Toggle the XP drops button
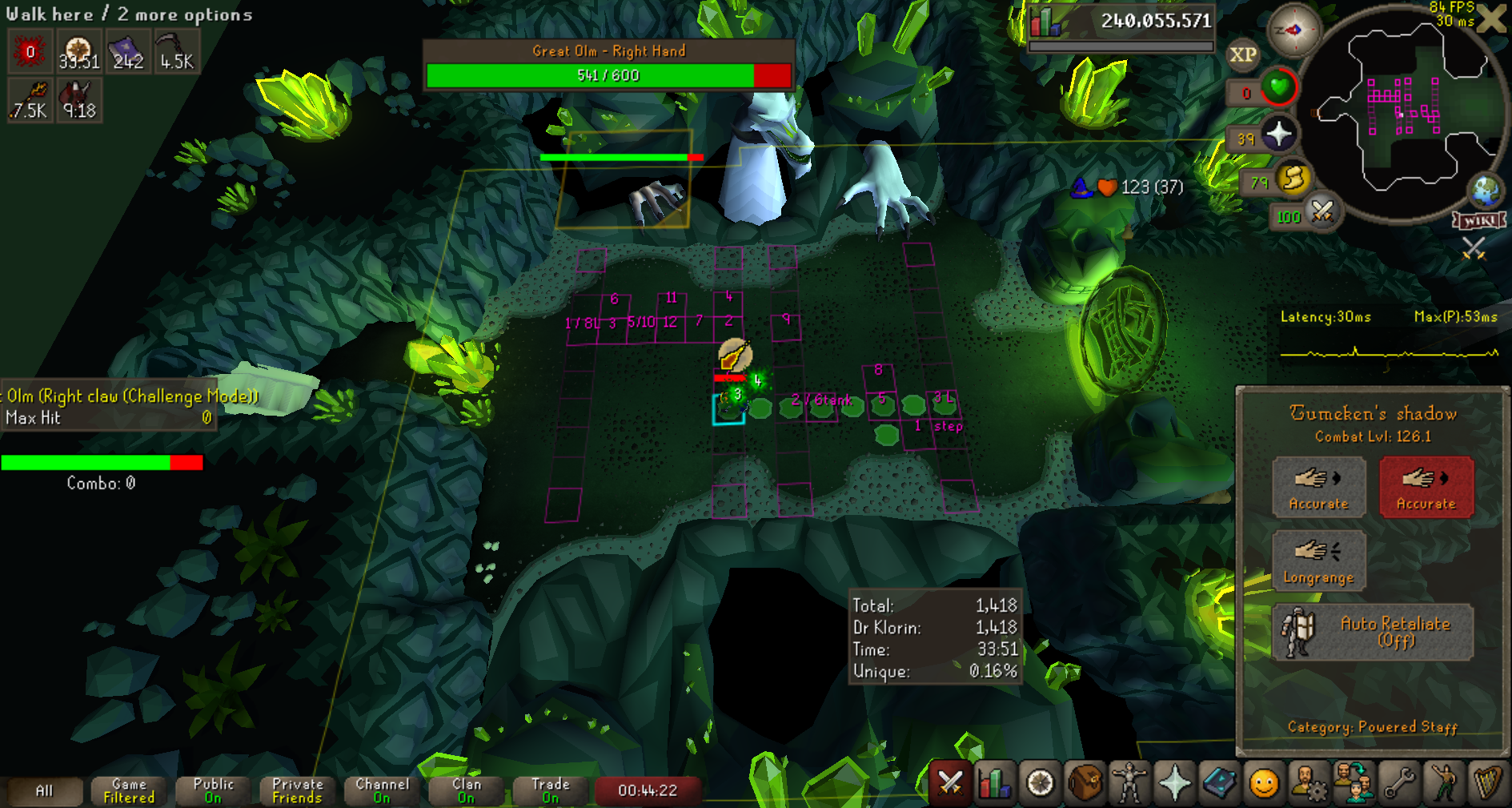The width and height of the screenshot is (1512, 808). pyautogui.click(x=1242, y=54)
